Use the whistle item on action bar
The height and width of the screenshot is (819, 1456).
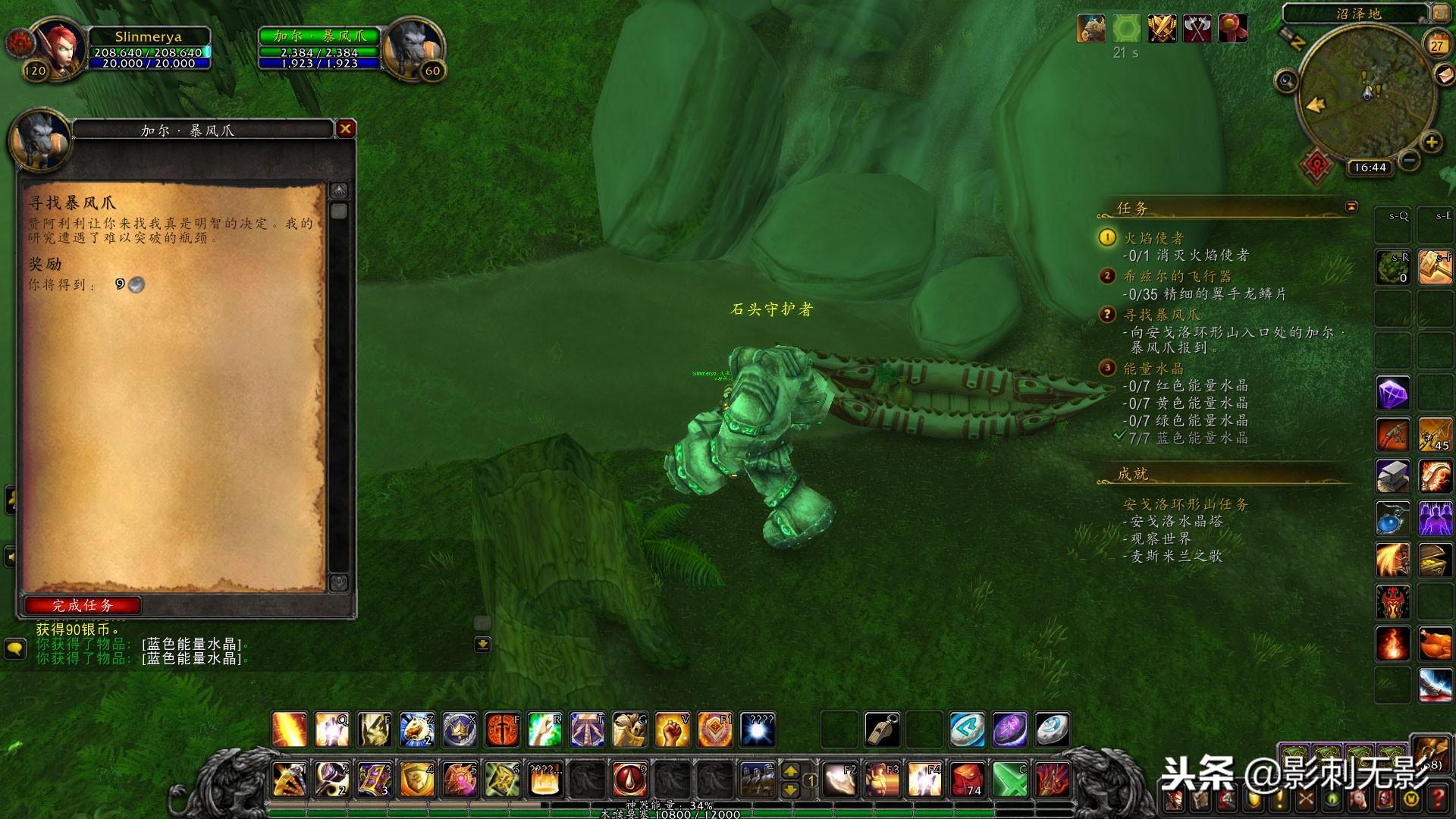[x=882, y=730]
